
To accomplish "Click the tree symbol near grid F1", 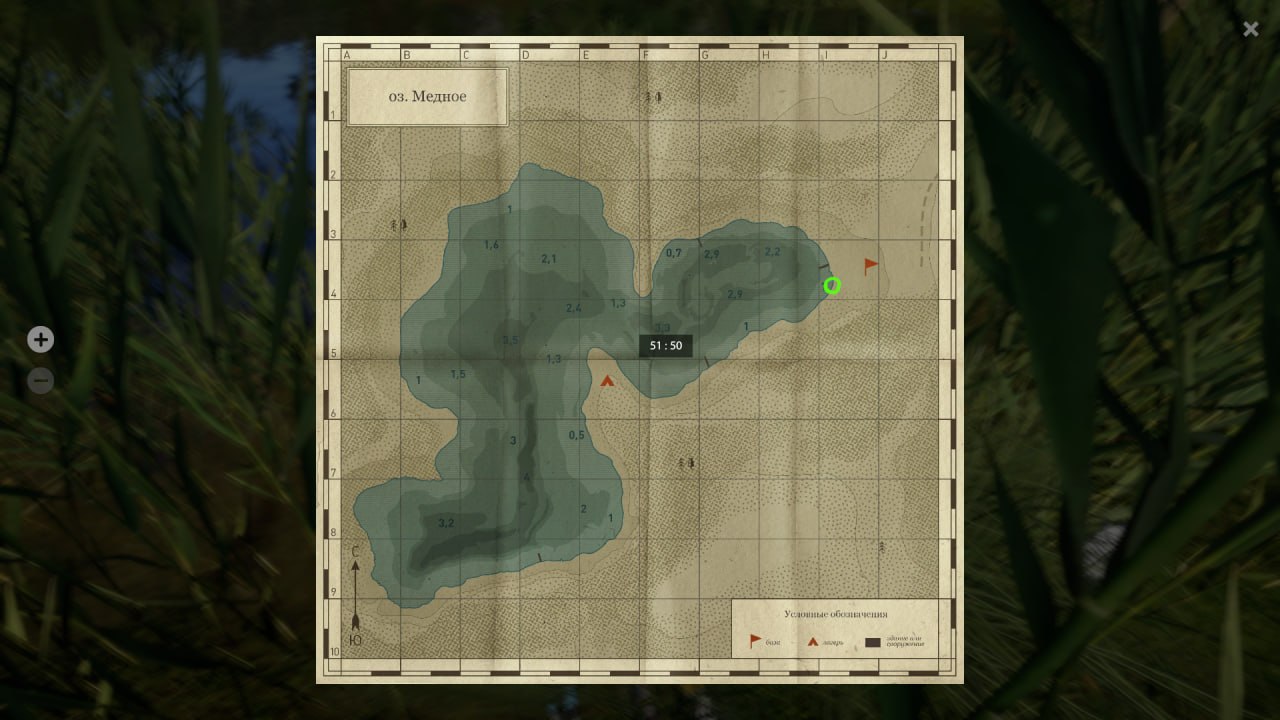I will (652, 95).
